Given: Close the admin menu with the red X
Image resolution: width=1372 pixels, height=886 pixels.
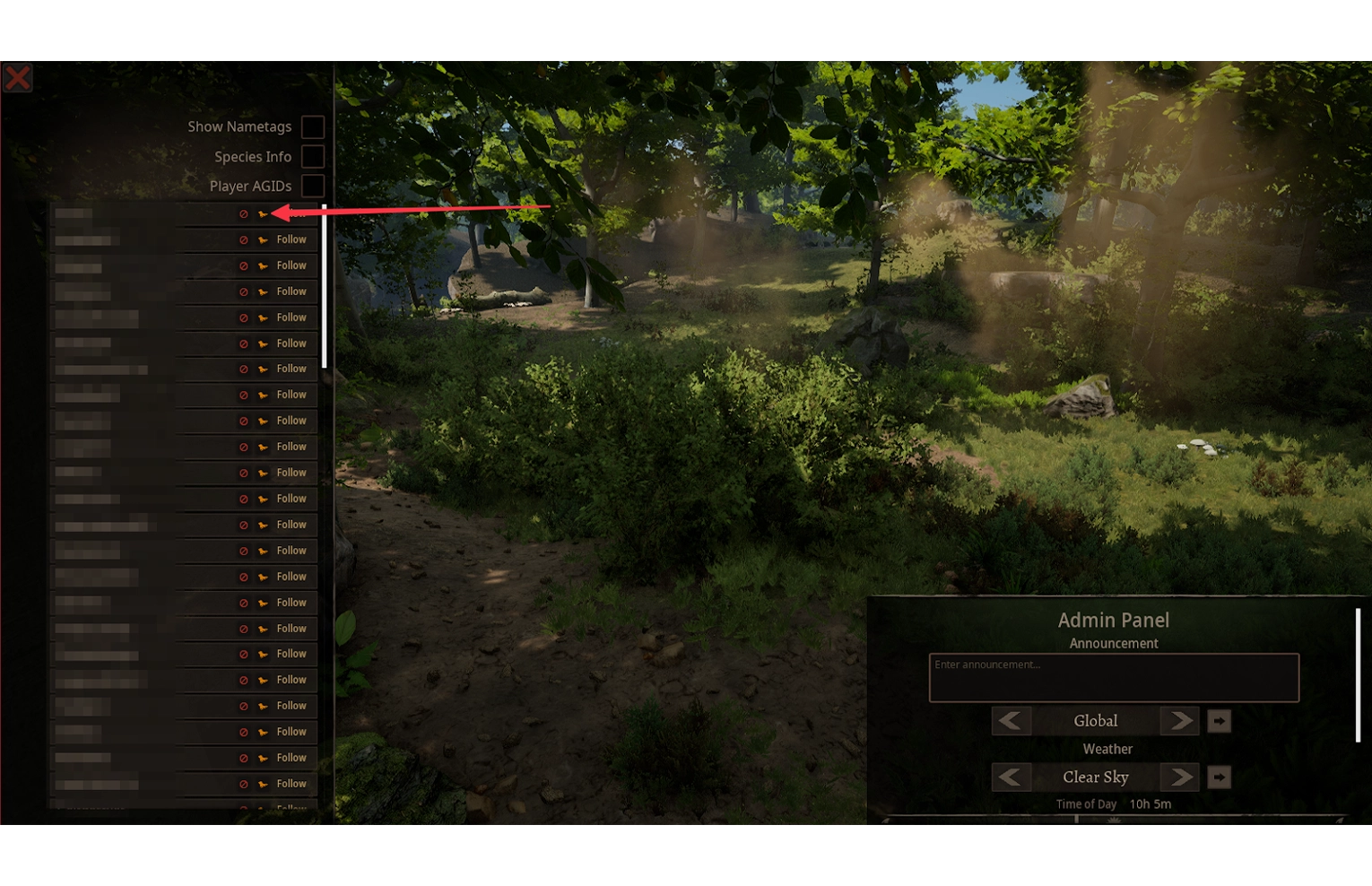Looking at the screenshot, I should pos(18,77).
